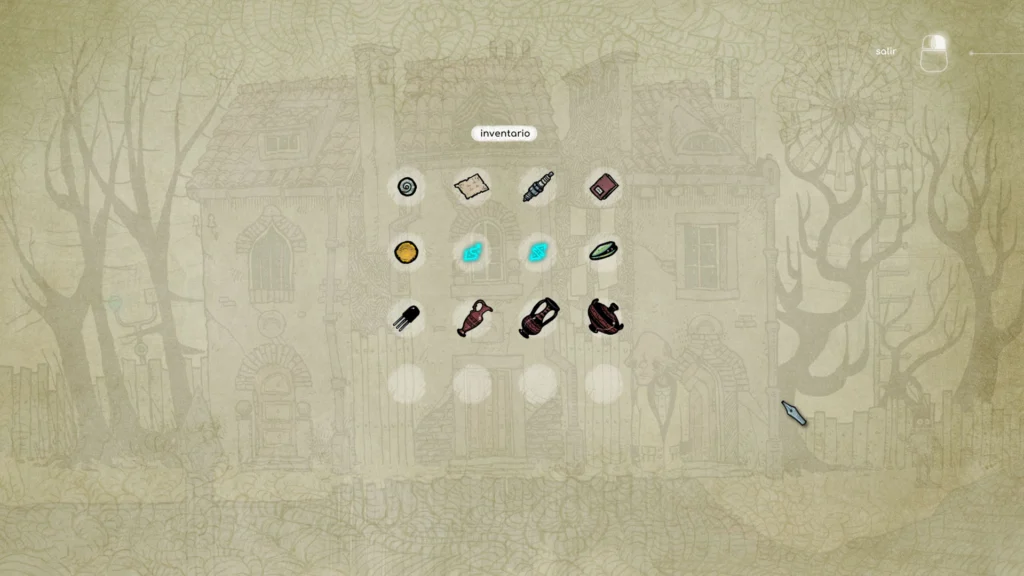1024x576 pixels.
Task: Choose the spark plug item
Action: click(537, 186)
